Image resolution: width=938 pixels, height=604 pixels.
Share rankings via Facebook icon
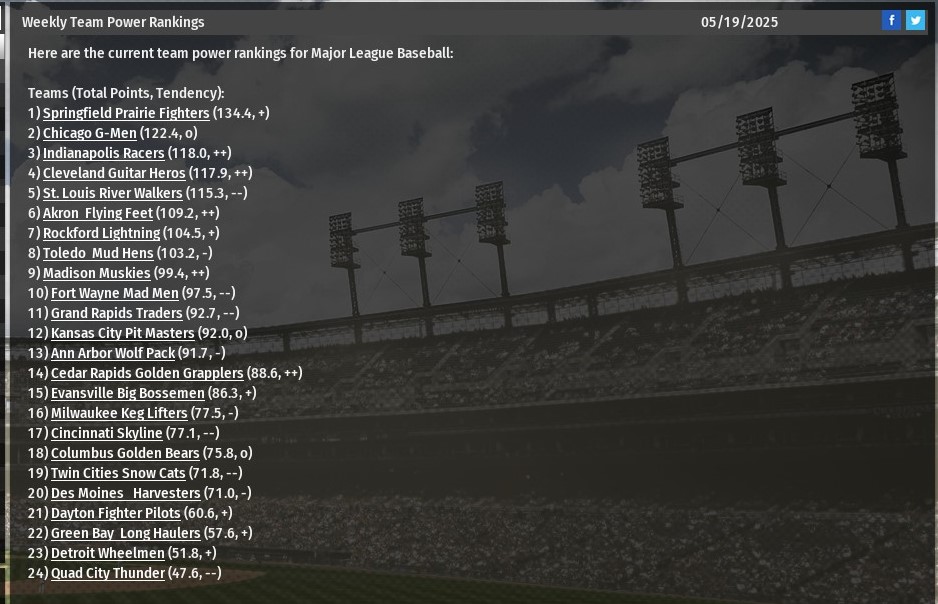point(891,21)
